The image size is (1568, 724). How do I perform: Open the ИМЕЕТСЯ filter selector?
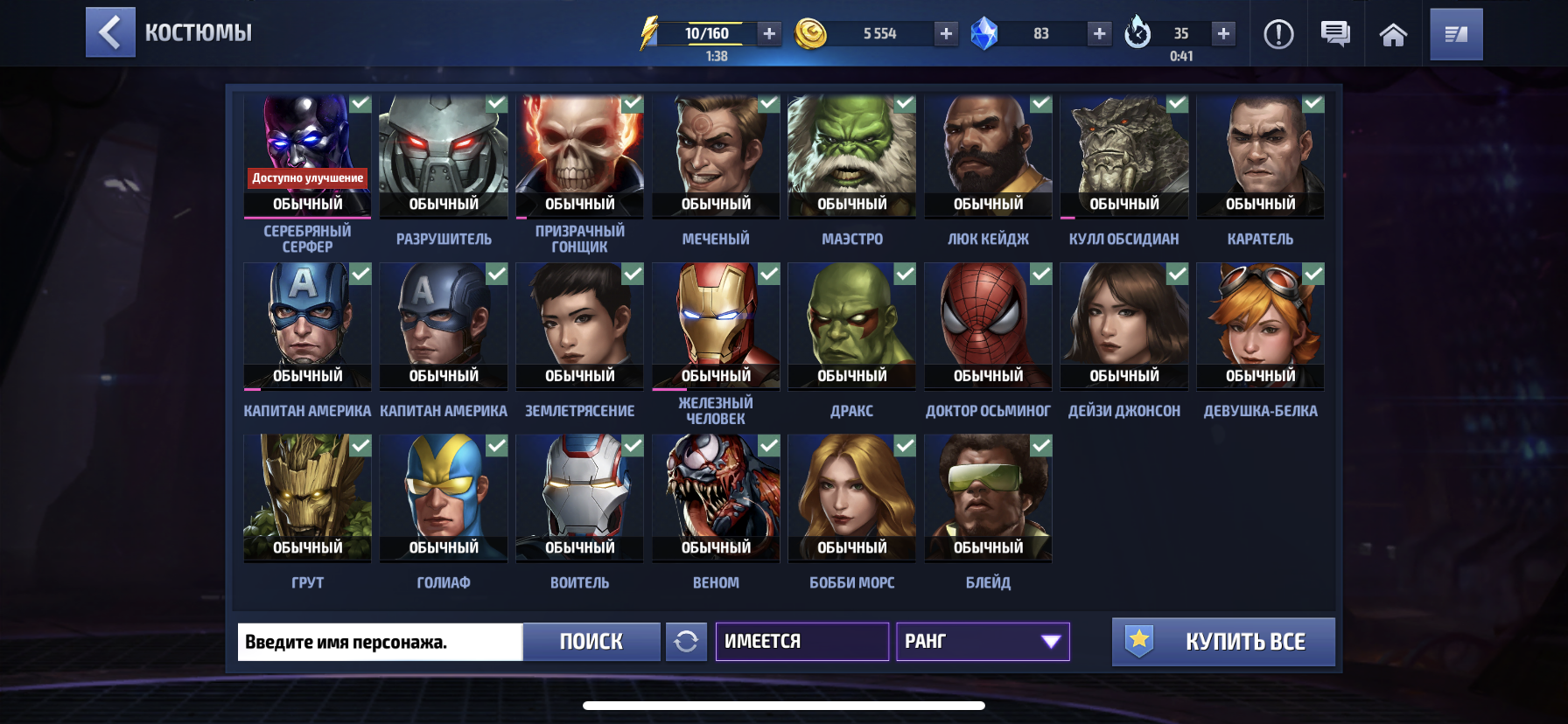pyautogui.click(x=801, y=641)
